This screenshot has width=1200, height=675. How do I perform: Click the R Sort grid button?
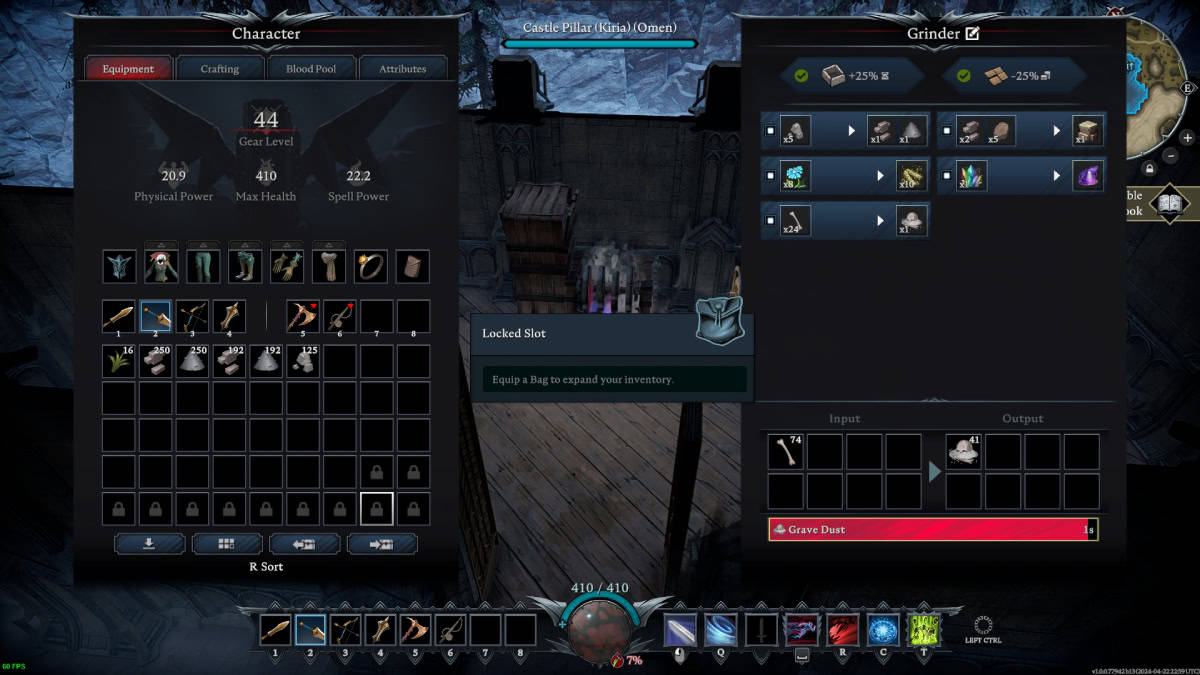tap(227, 544)
